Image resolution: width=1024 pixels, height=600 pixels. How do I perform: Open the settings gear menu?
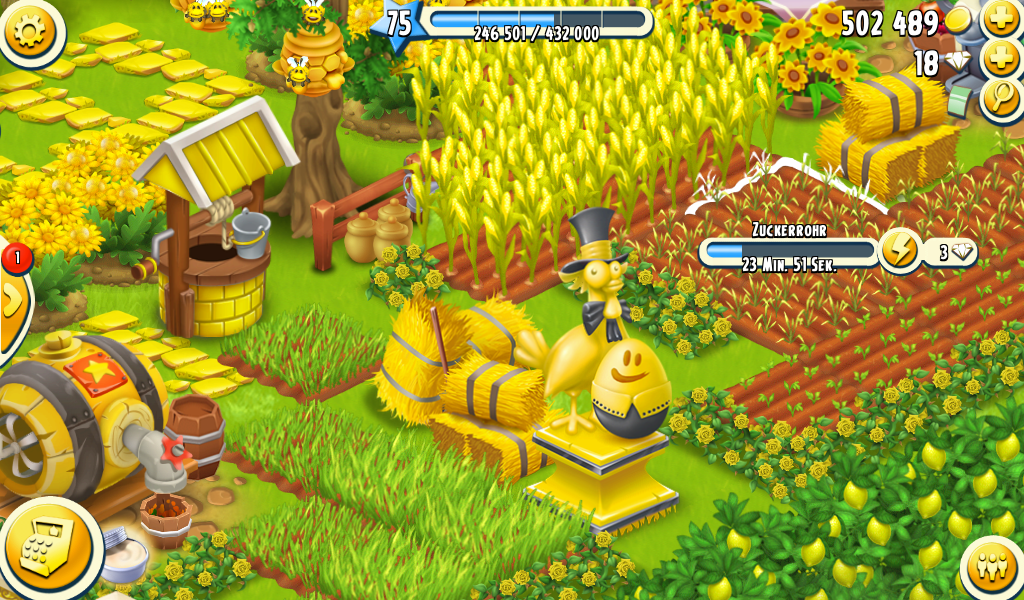31,31
